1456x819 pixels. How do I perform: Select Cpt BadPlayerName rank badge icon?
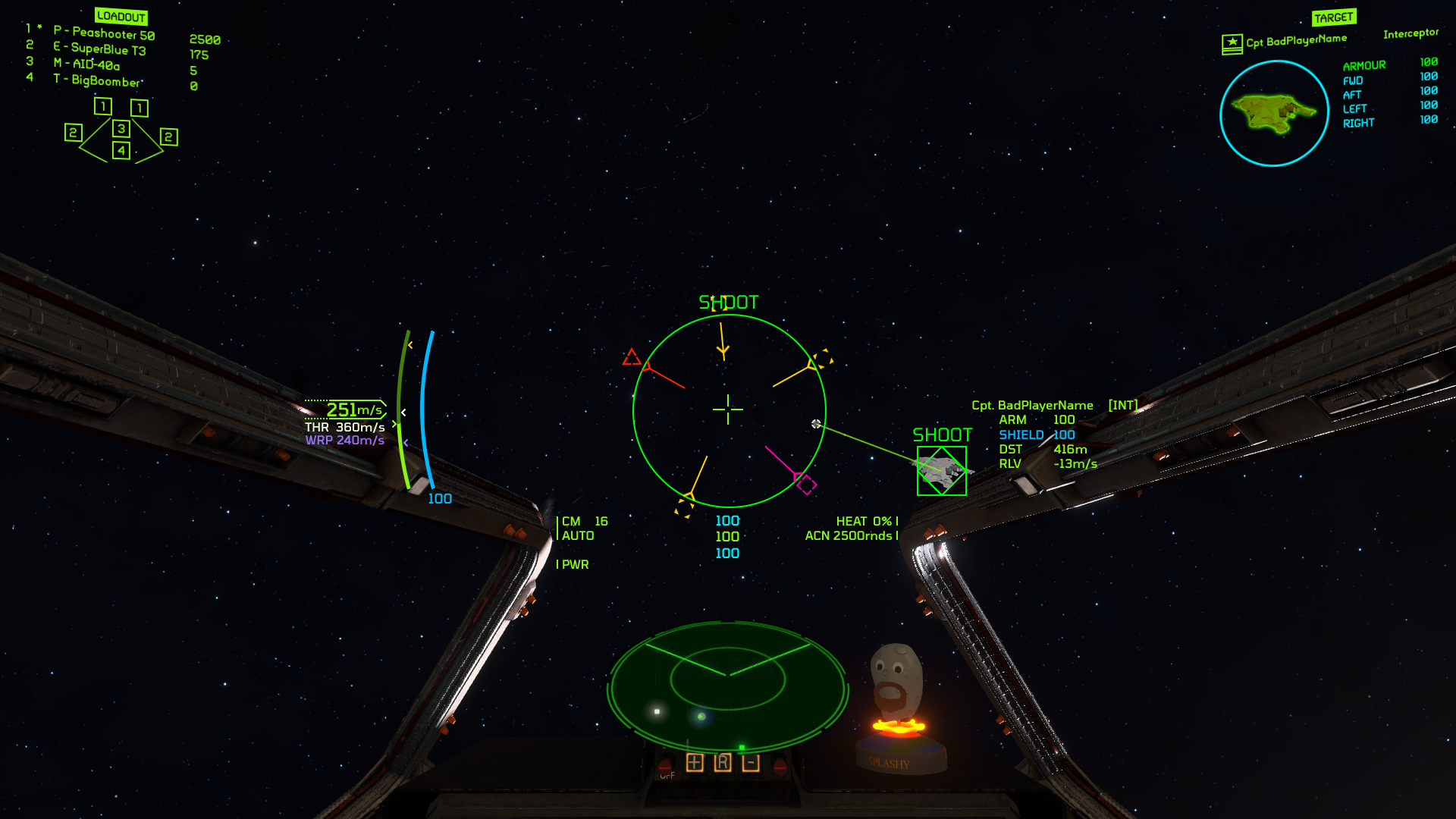[x=1232, y=43]
